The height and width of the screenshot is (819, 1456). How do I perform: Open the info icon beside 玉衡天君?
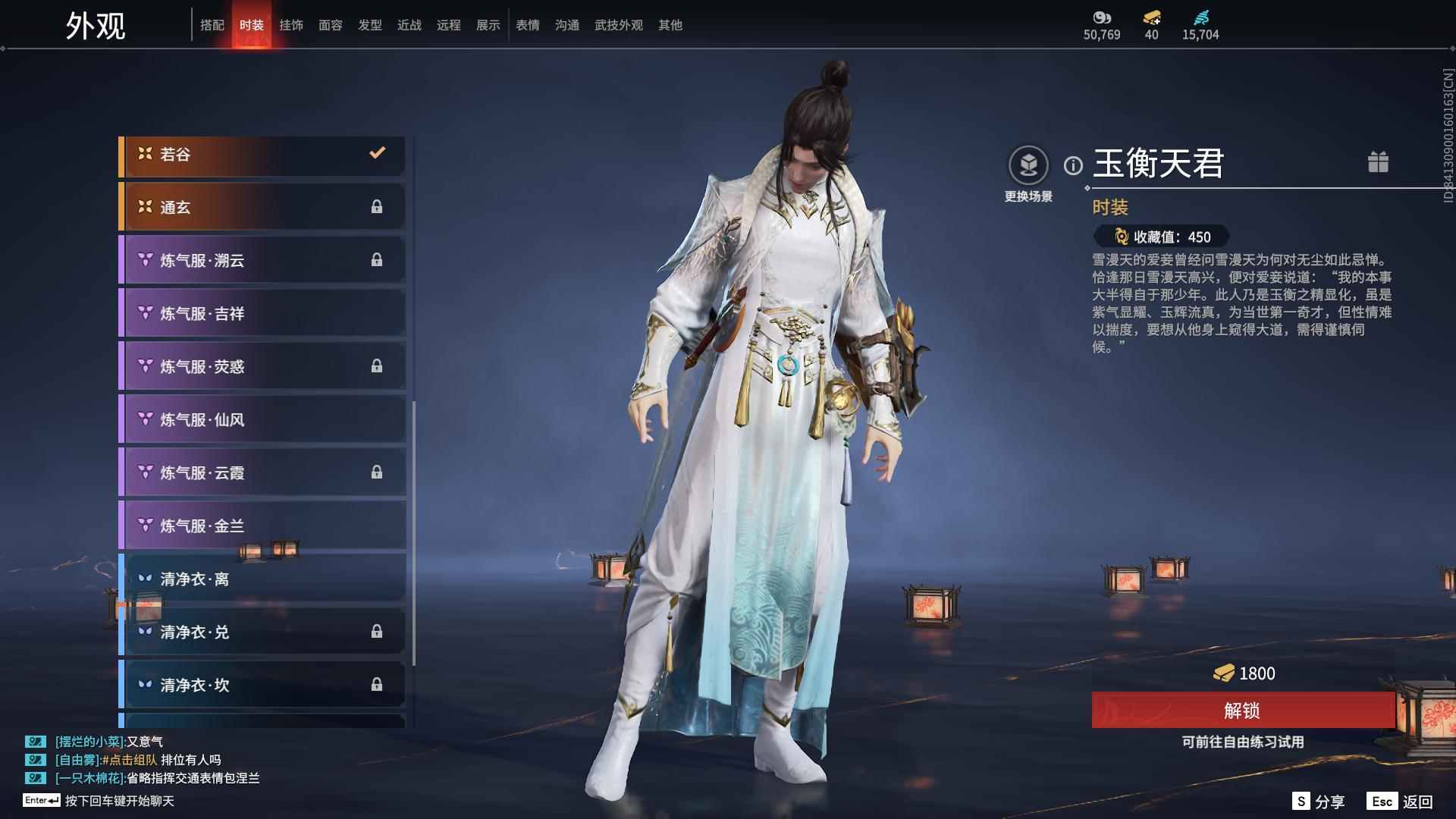point(1074,162)
